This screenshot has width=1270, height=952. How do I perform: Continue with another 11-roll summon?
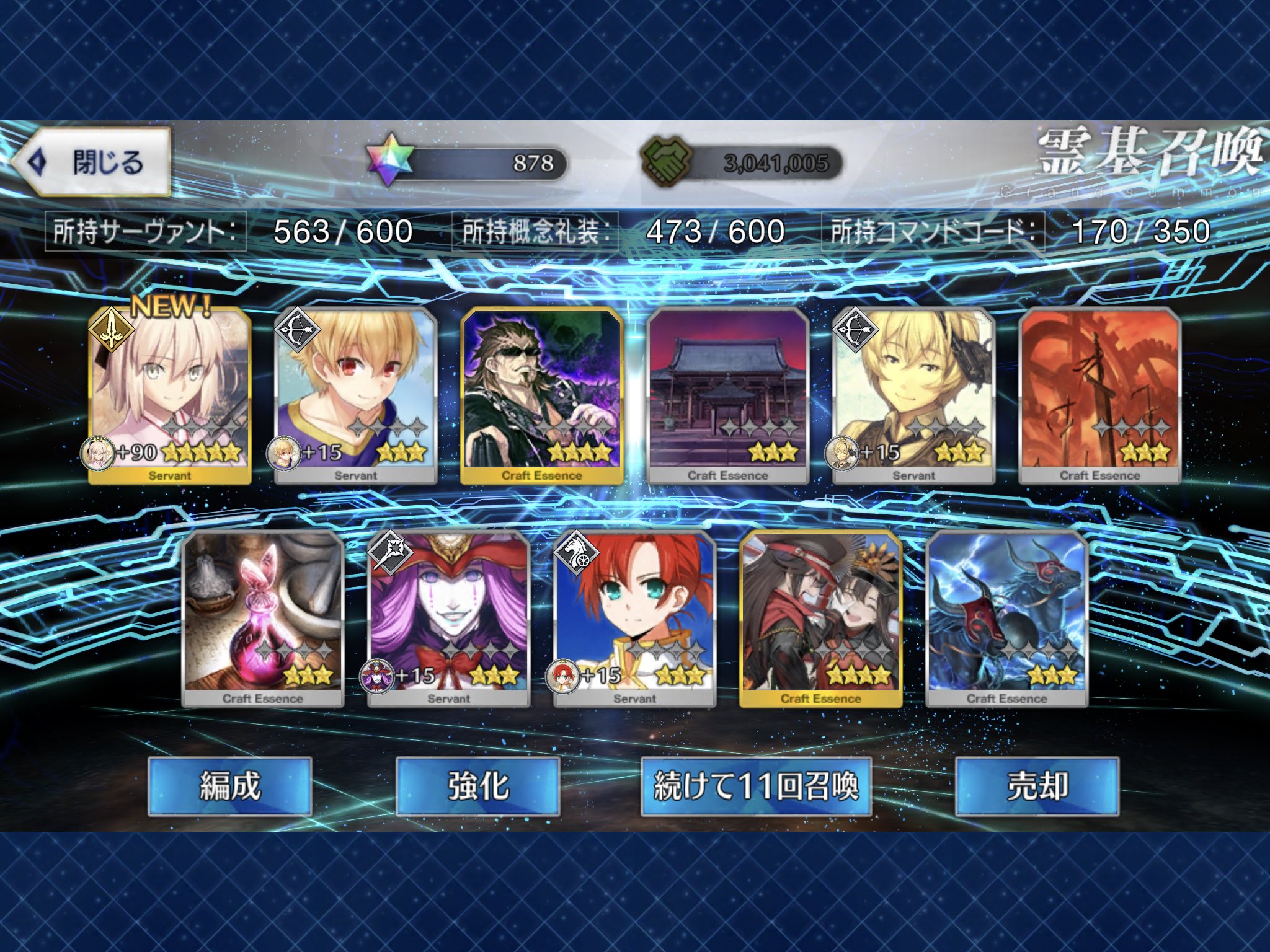click(x=756, y=786)
